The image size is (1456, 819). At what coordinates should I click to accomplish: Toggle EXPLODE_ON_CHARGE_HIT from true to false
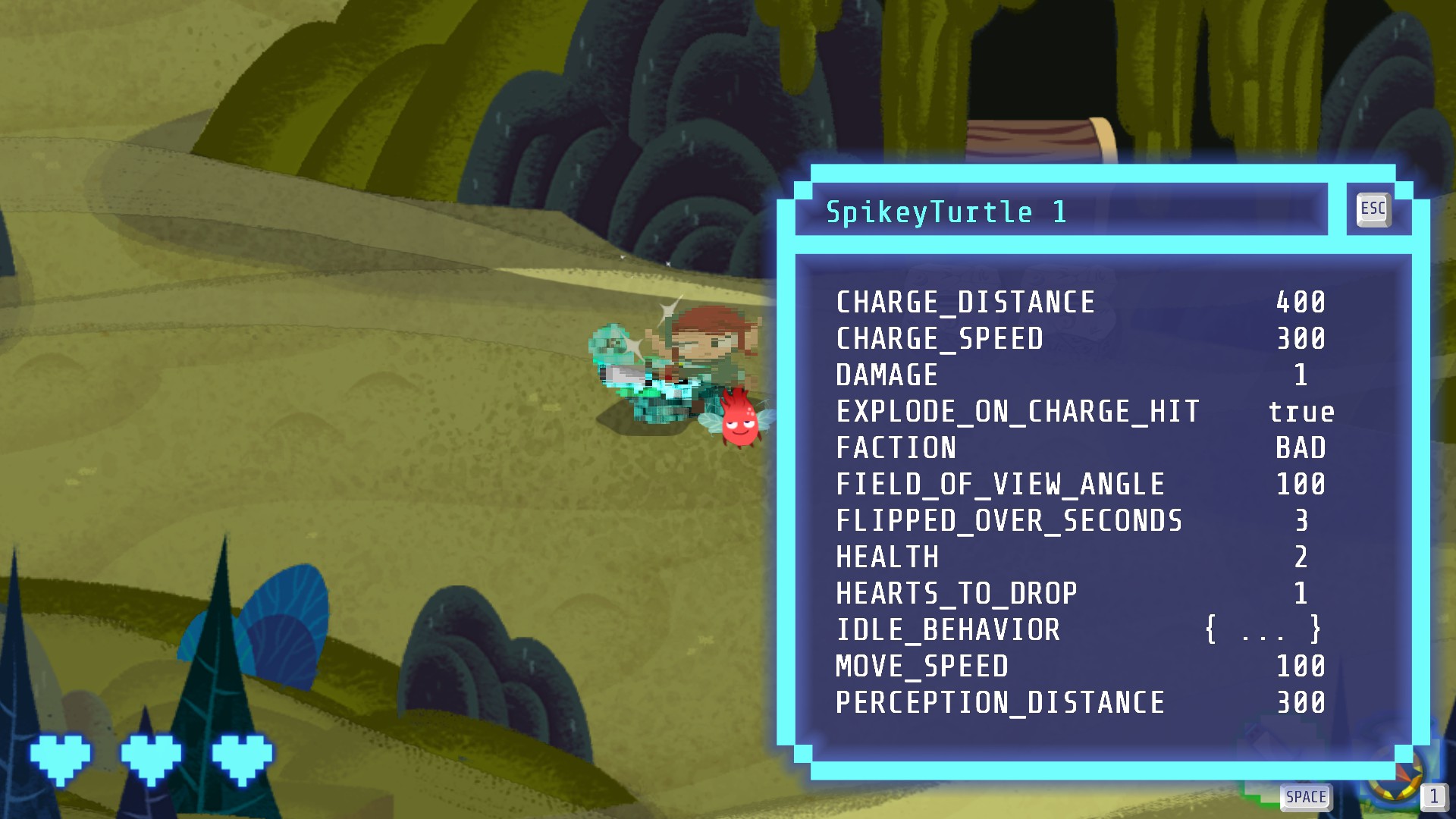tap(1302, 410)
